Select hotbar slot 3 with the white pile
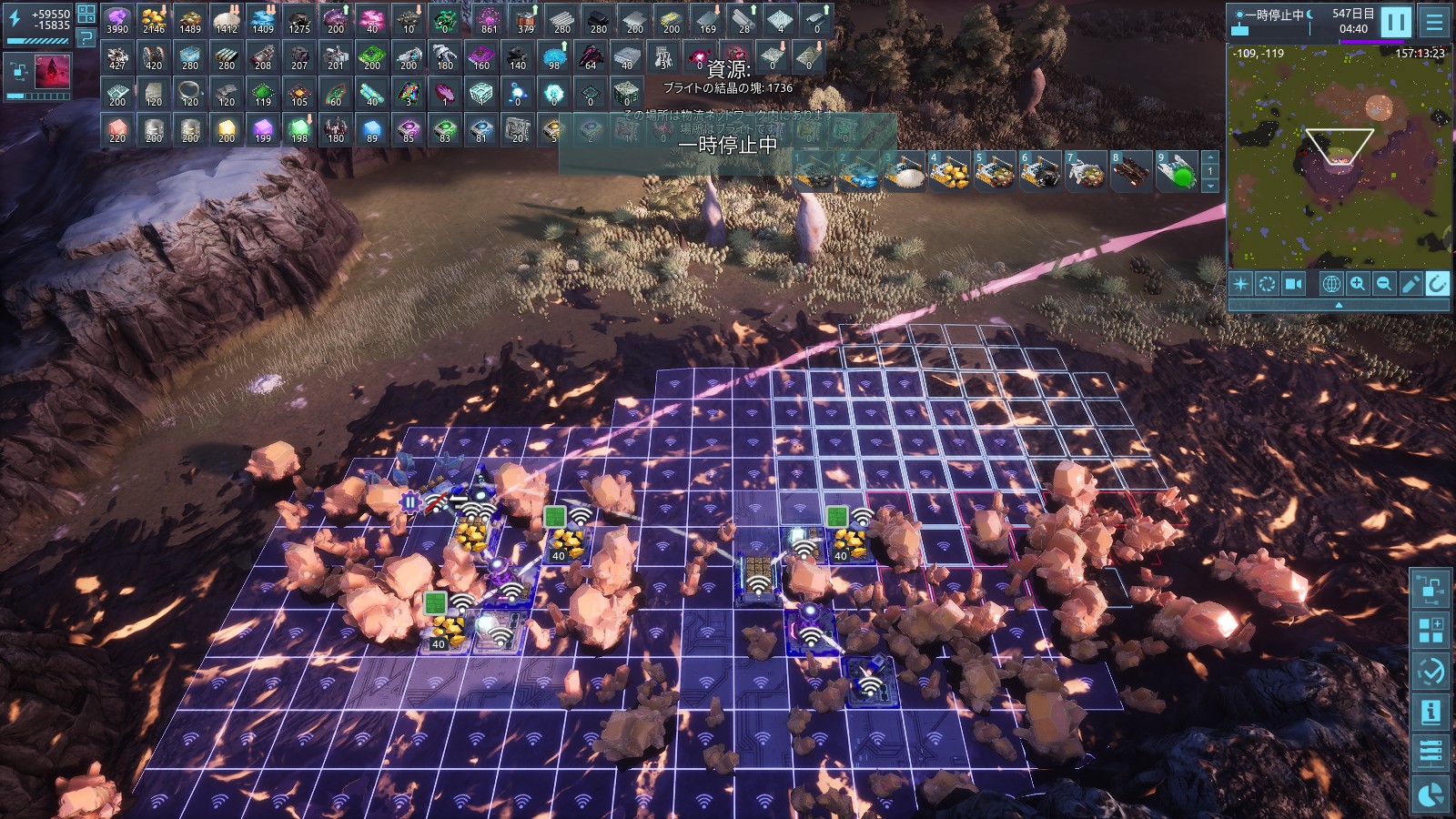The width and height of the screenshot is (1456, 819). click(904, 172)
